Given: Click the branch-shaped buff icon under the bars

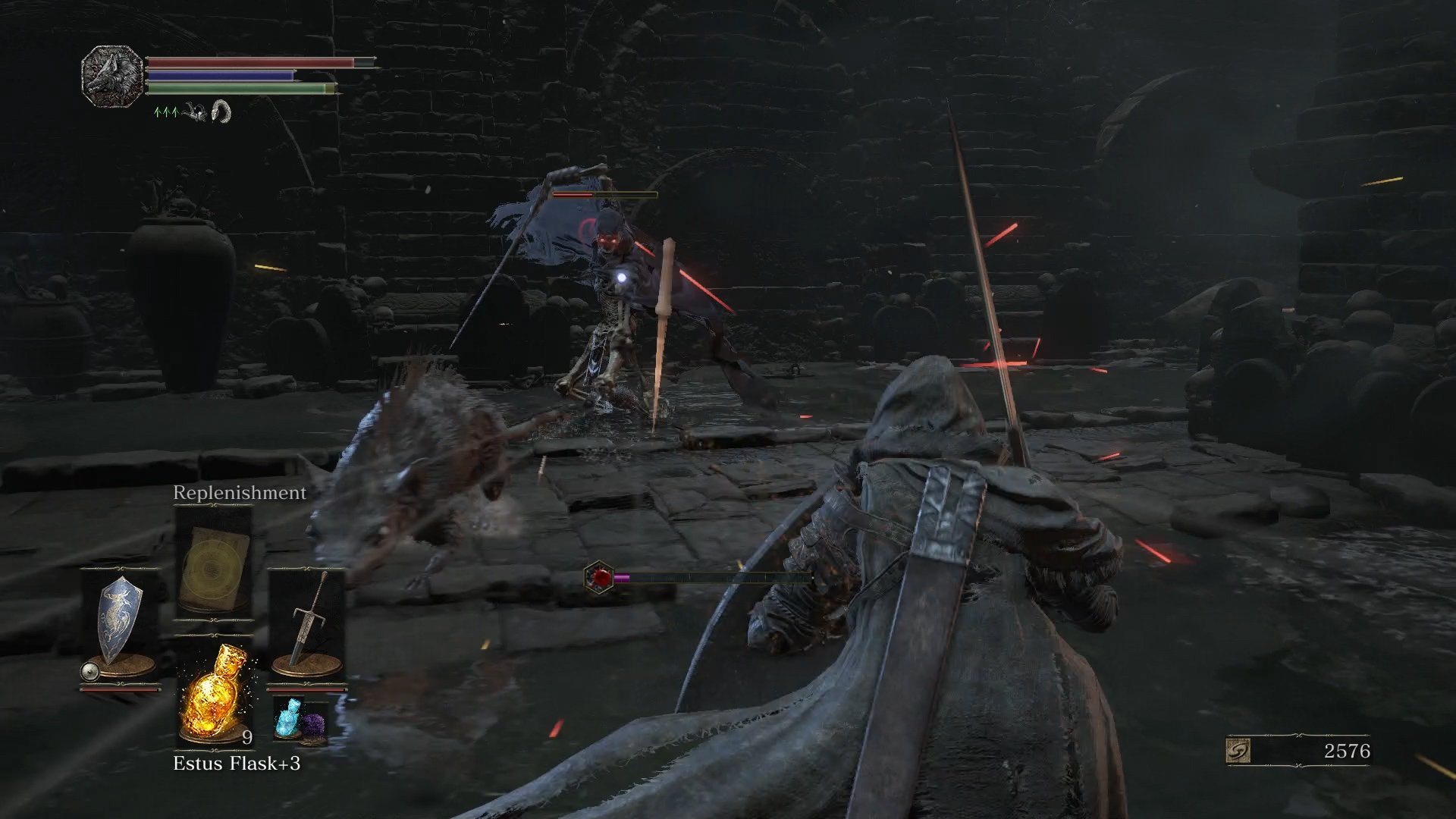Looking at the screenshot, I should tap(195, 112).
